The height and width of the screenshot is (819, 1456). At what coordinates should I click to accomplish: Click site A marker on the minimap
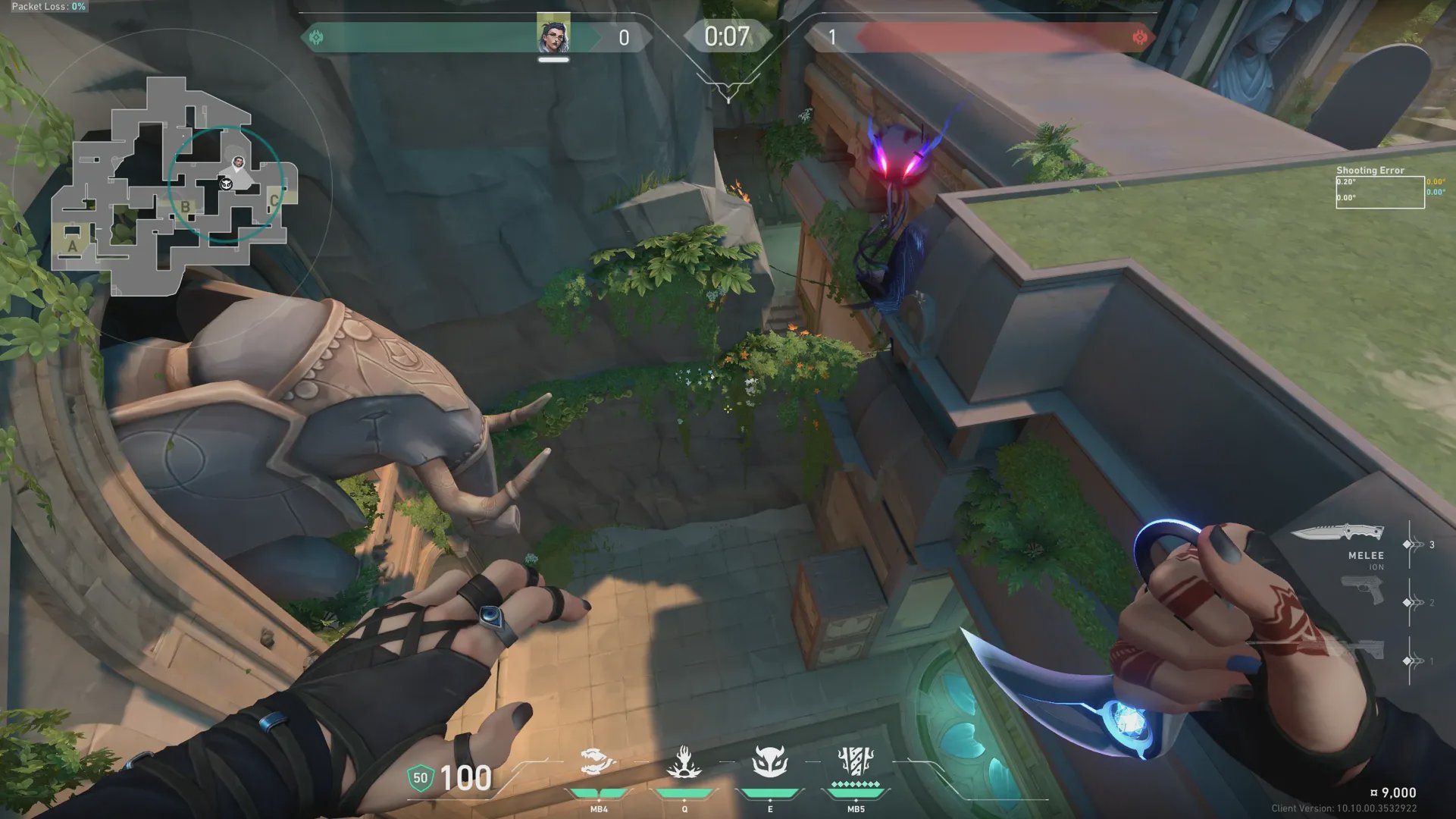pyautogui.click(x=72, y=246)
